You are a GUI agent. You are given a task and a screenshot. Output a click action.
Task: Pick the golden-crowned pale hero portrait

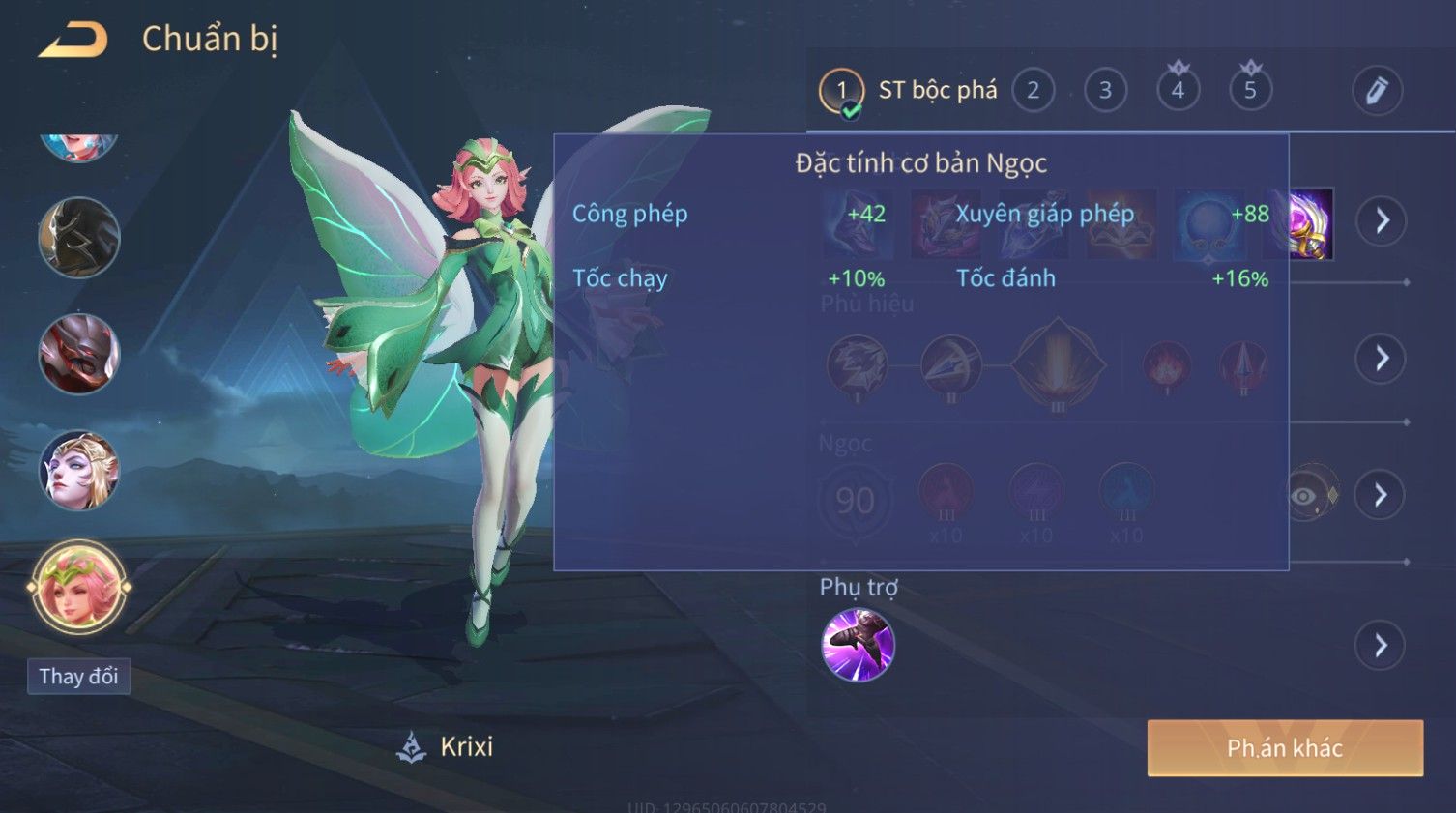click(78, 471)
